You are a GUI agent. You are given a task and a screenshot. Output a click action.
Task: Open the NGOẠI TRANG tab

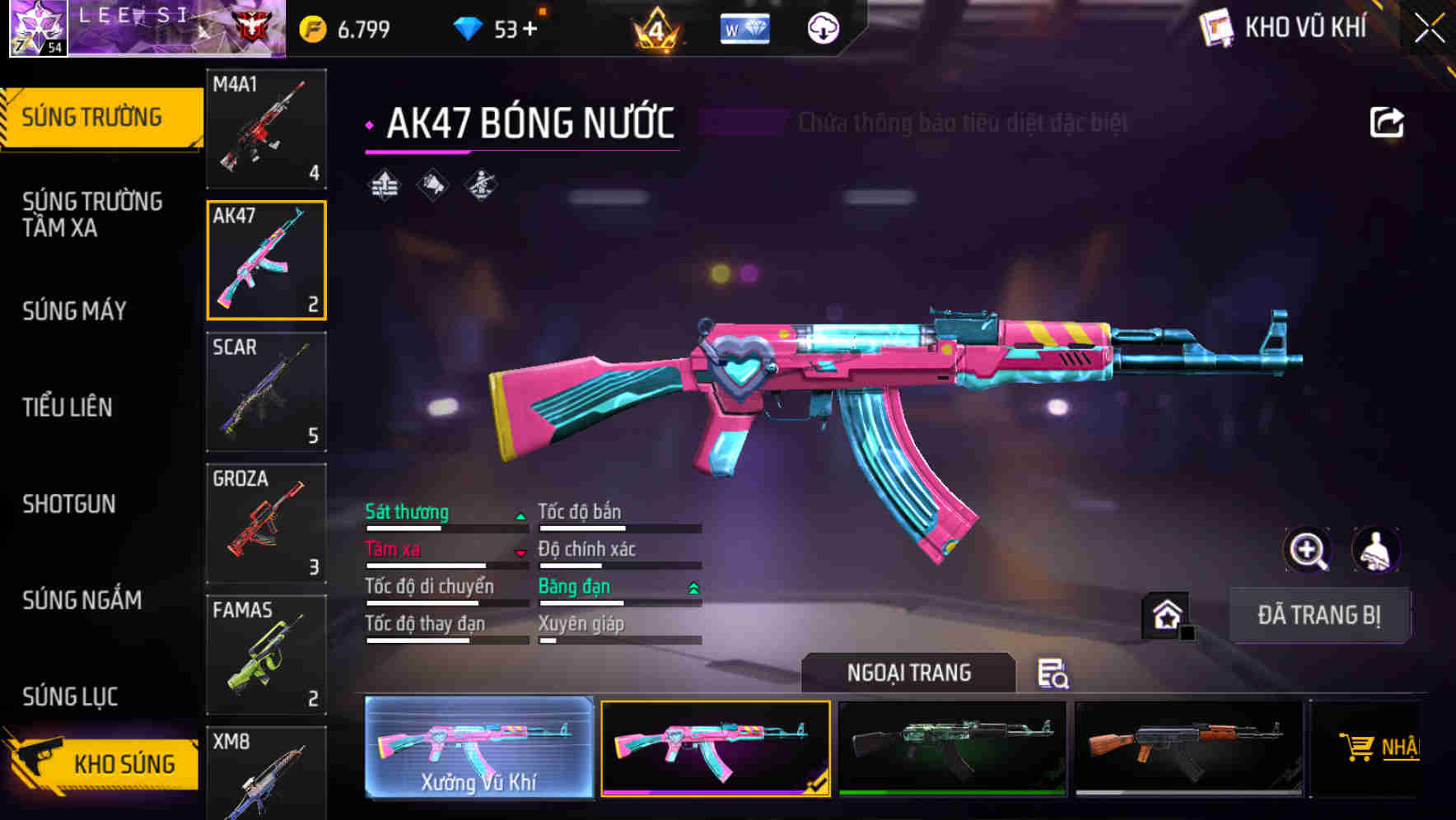point(908,673)
